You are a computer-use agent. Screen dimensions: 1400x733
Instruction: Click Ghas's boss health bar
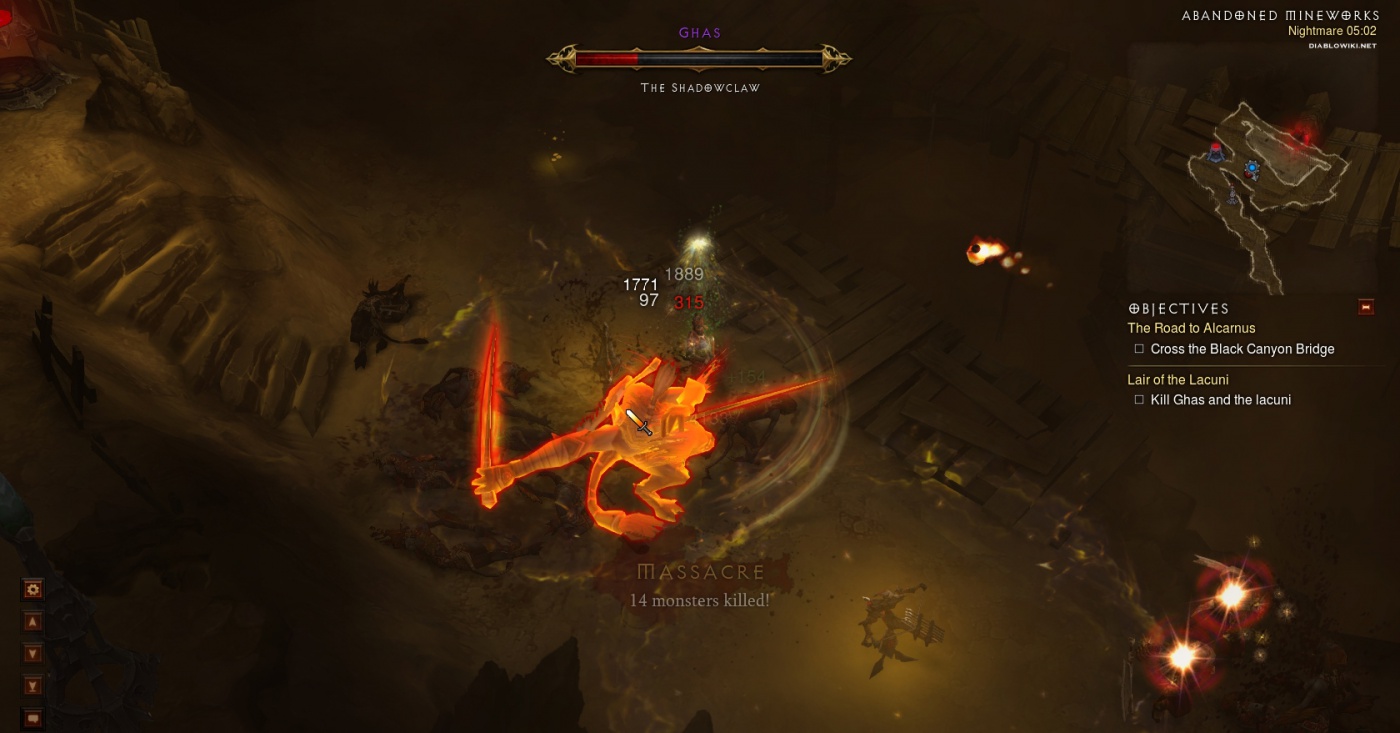[x=700, y=58]
